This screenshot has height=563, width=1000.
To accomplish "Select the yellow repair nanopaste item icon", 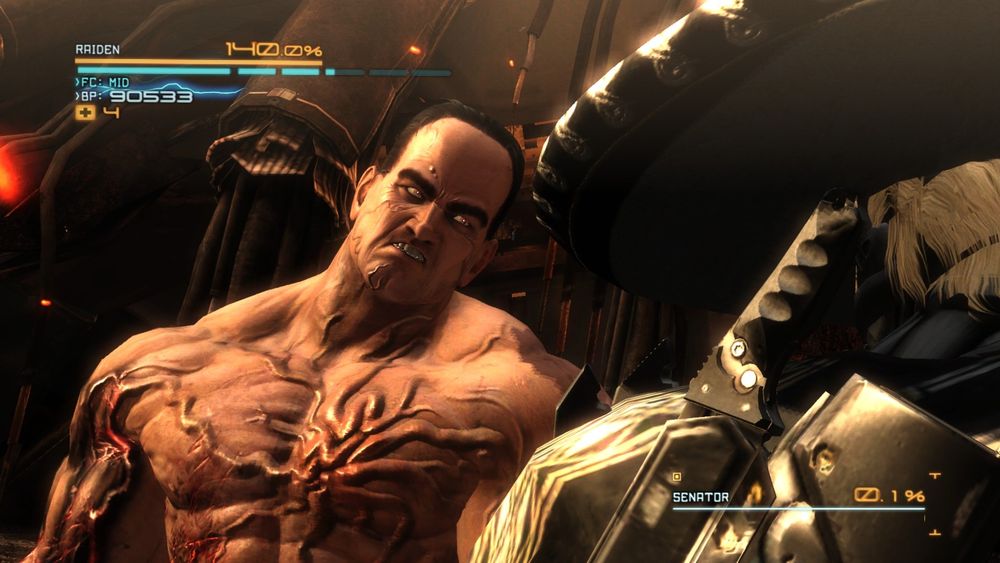I will point(85,112).
